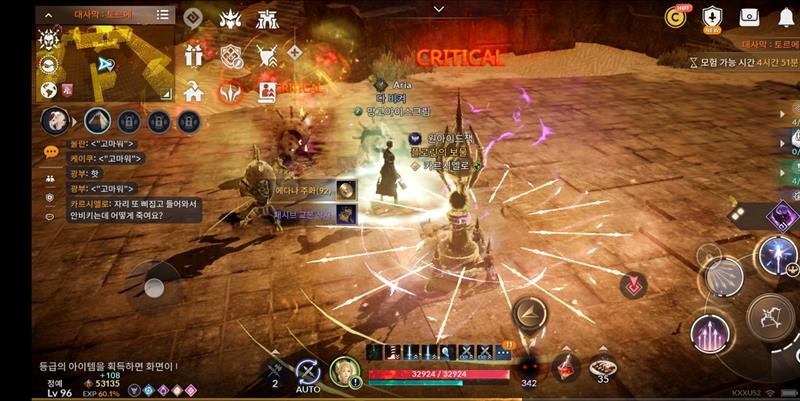Expand the top-center dropdown arrow
Viewport: 800px width, 401px height.
click(x=438, y=8)
